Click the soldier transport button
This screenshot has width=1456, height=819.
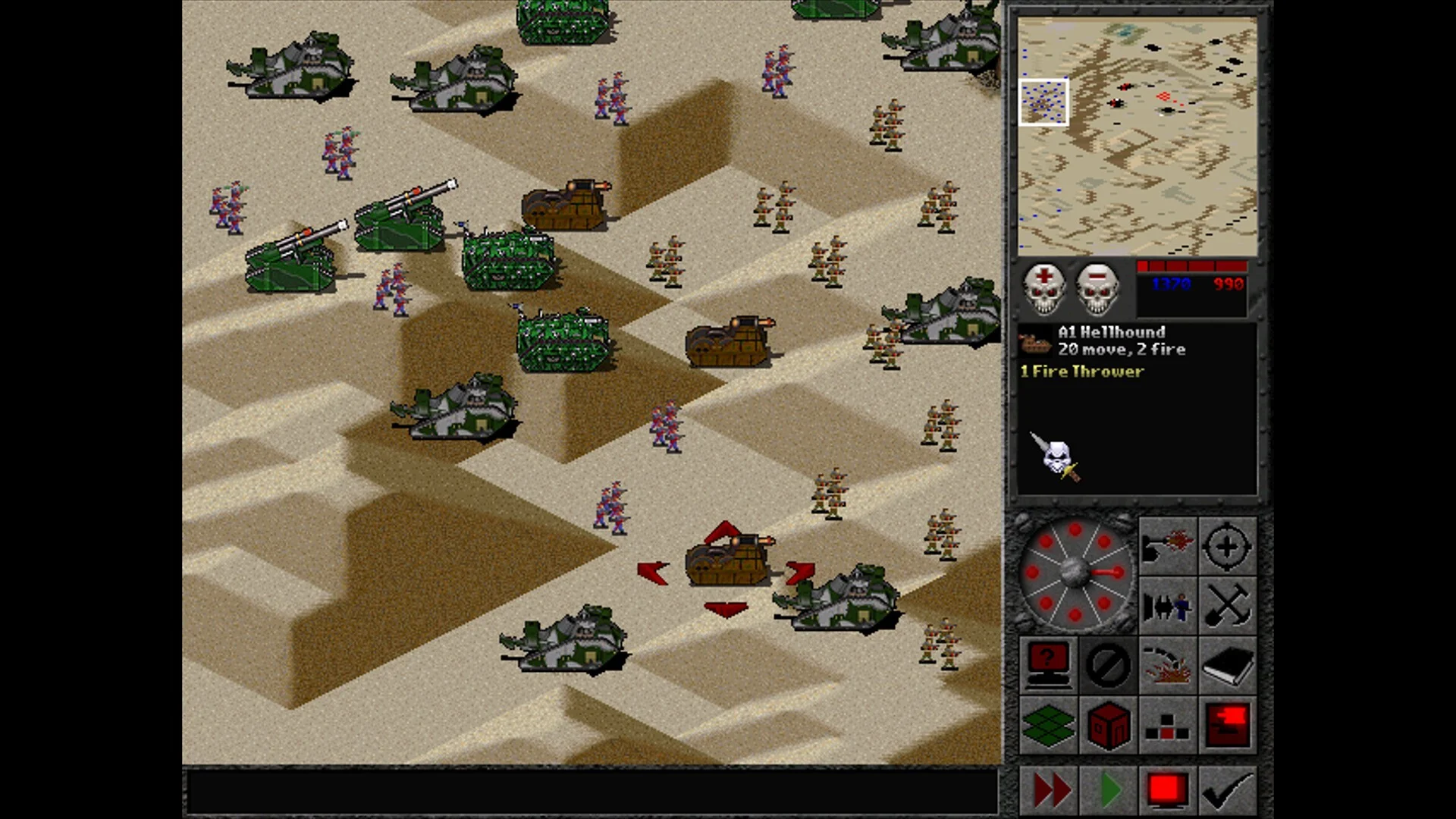[x=1167, y=605]
